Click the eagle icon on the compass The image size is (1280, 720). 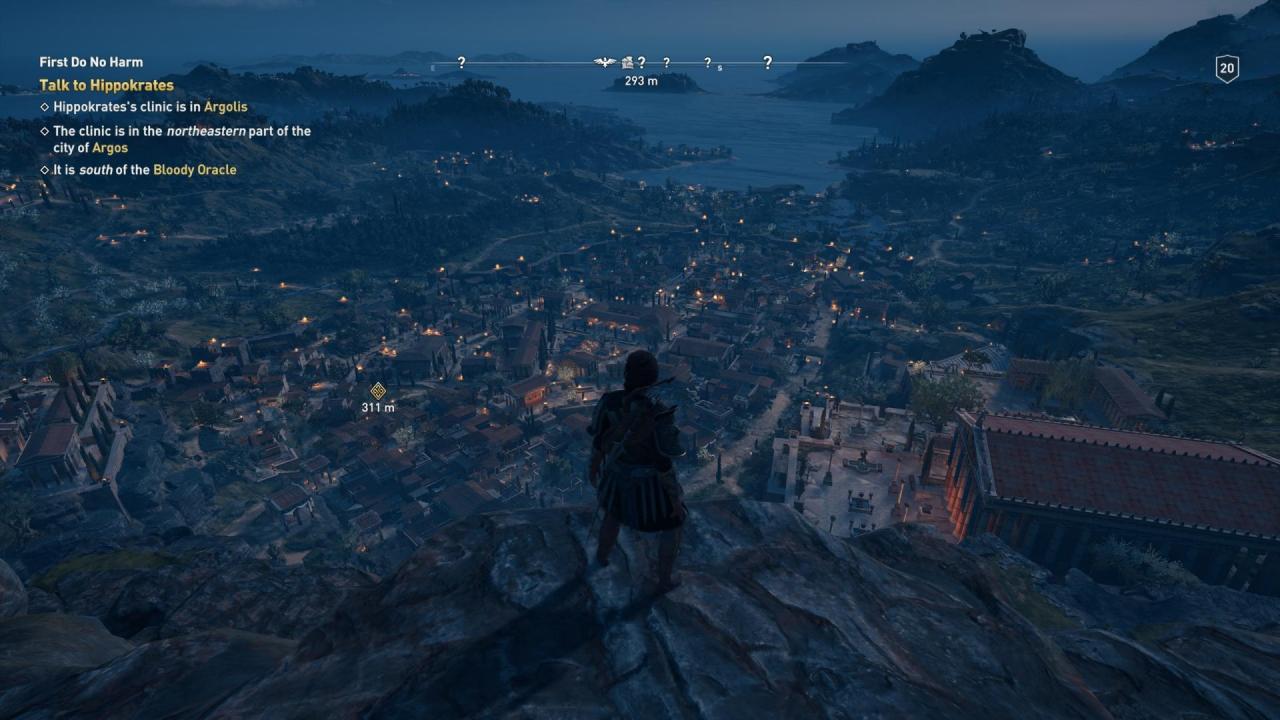click(x=605, y=62)
